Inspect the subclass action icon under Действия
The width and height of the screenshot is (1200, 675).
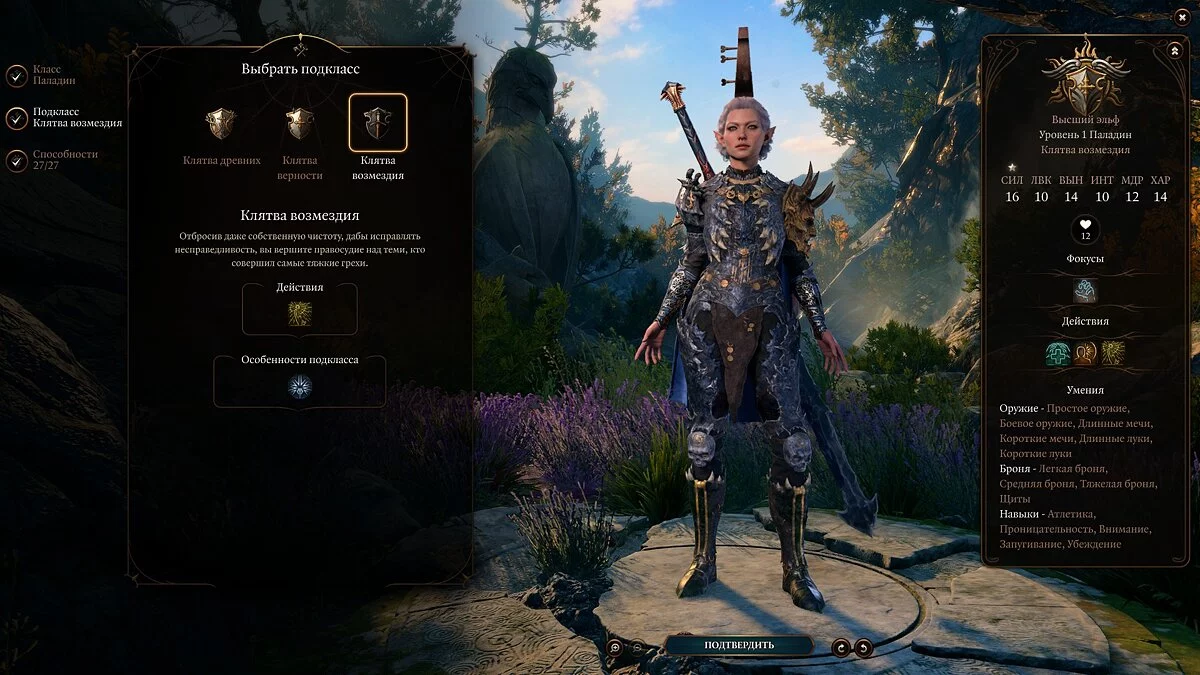pyautogui.click(x=300, y=314)
